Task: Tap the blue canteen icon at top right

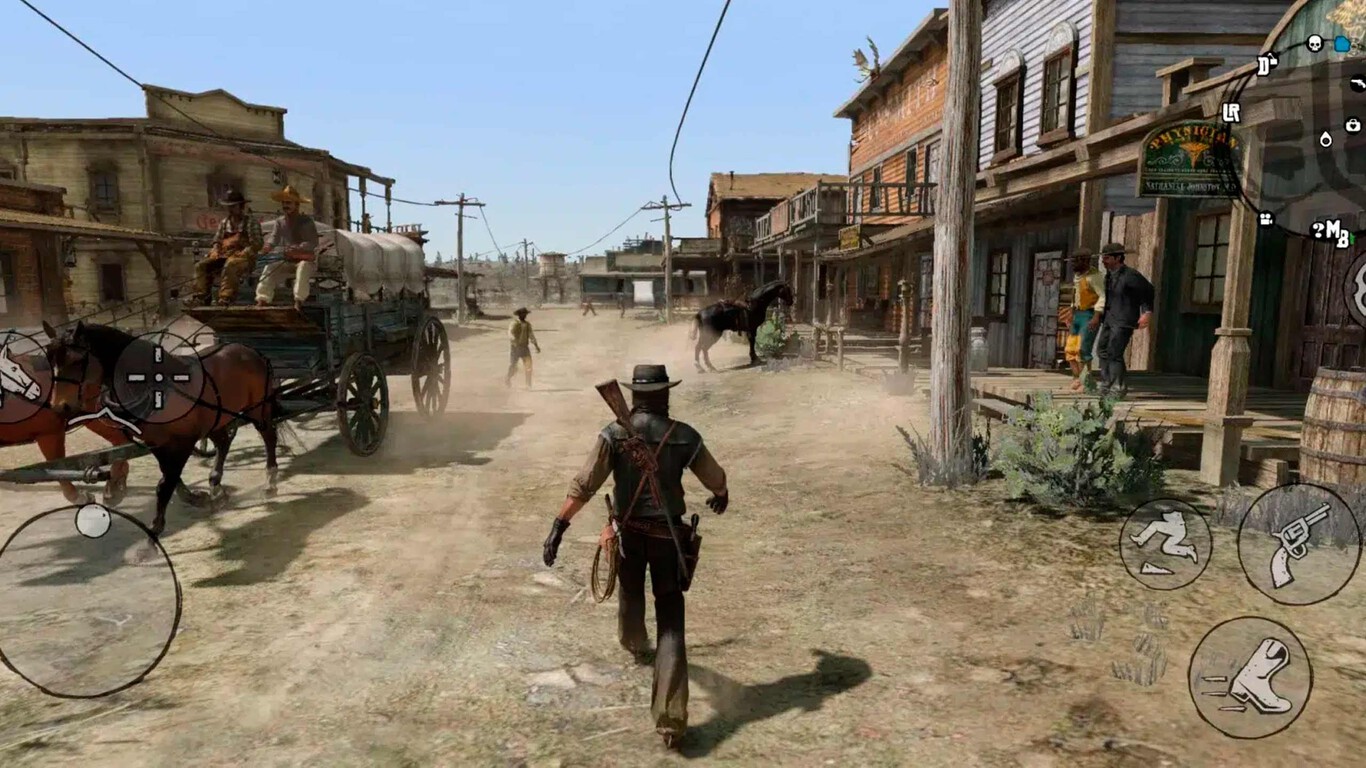Action: (1341, 42)
